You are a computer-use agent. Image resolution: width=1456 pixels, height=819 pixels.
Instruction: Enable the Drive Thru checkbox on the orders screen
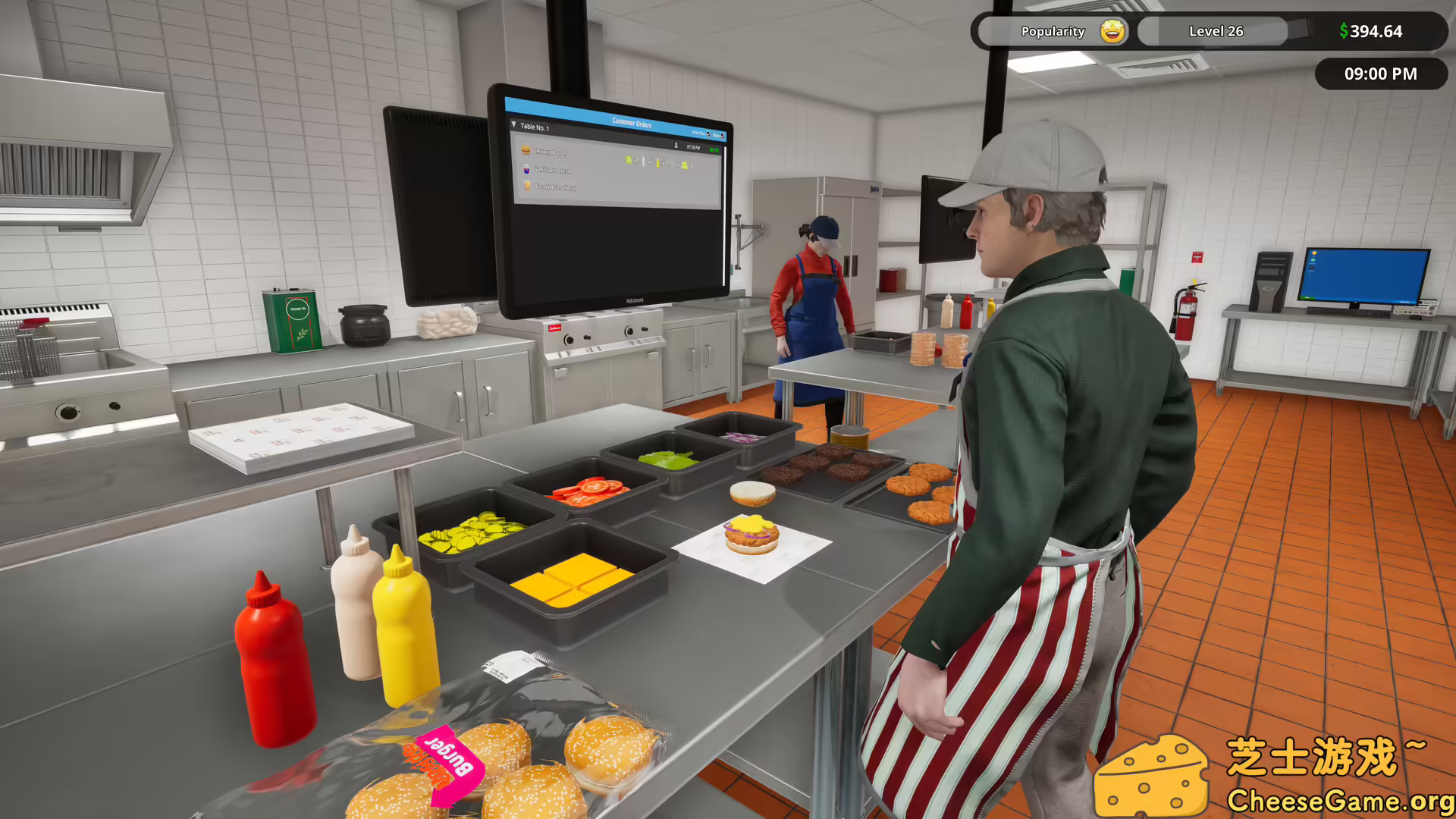(x=708, y=135)
